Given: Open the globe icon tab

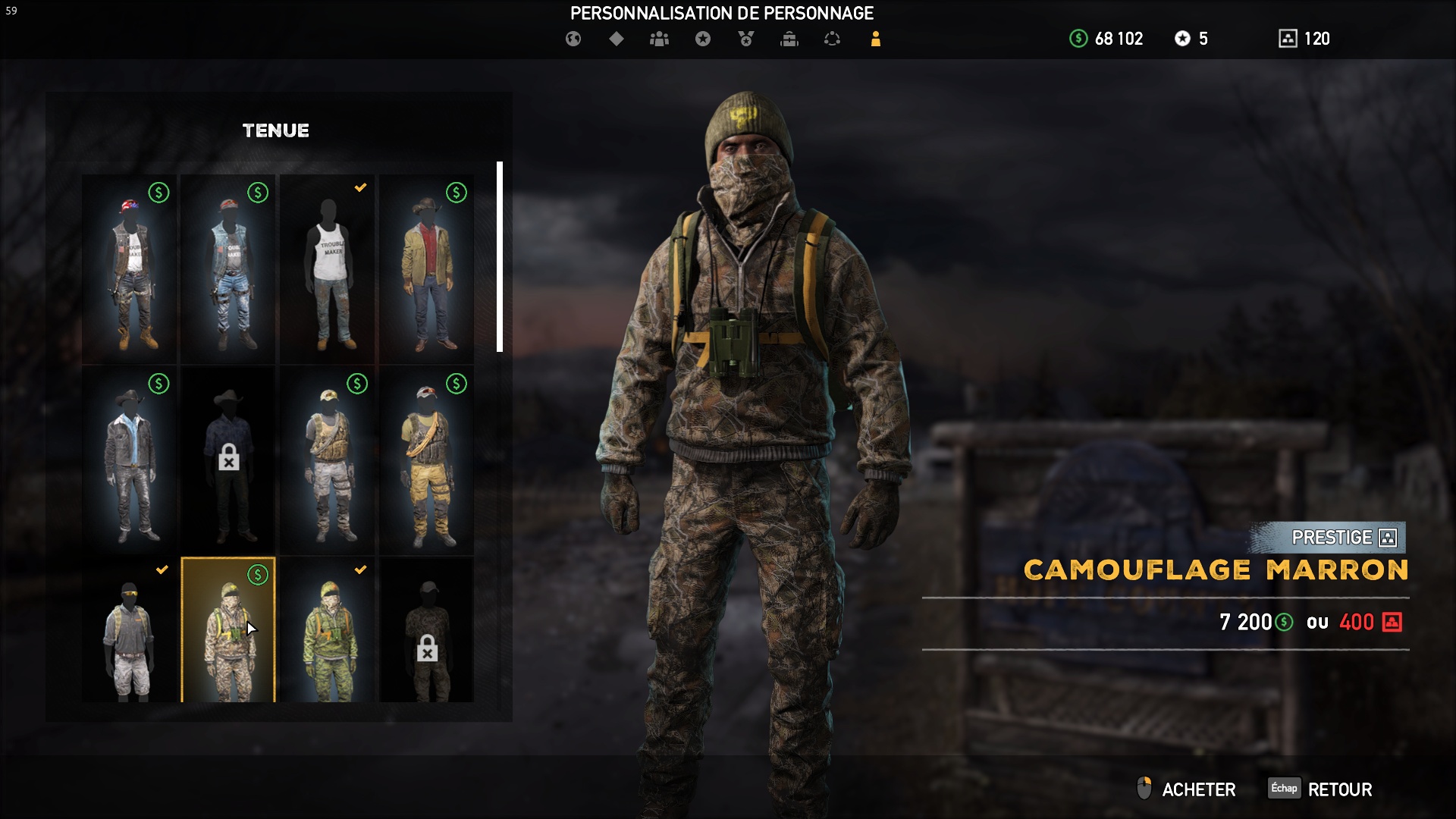Looking at the screenshot, I should click(x=573, y=39).
